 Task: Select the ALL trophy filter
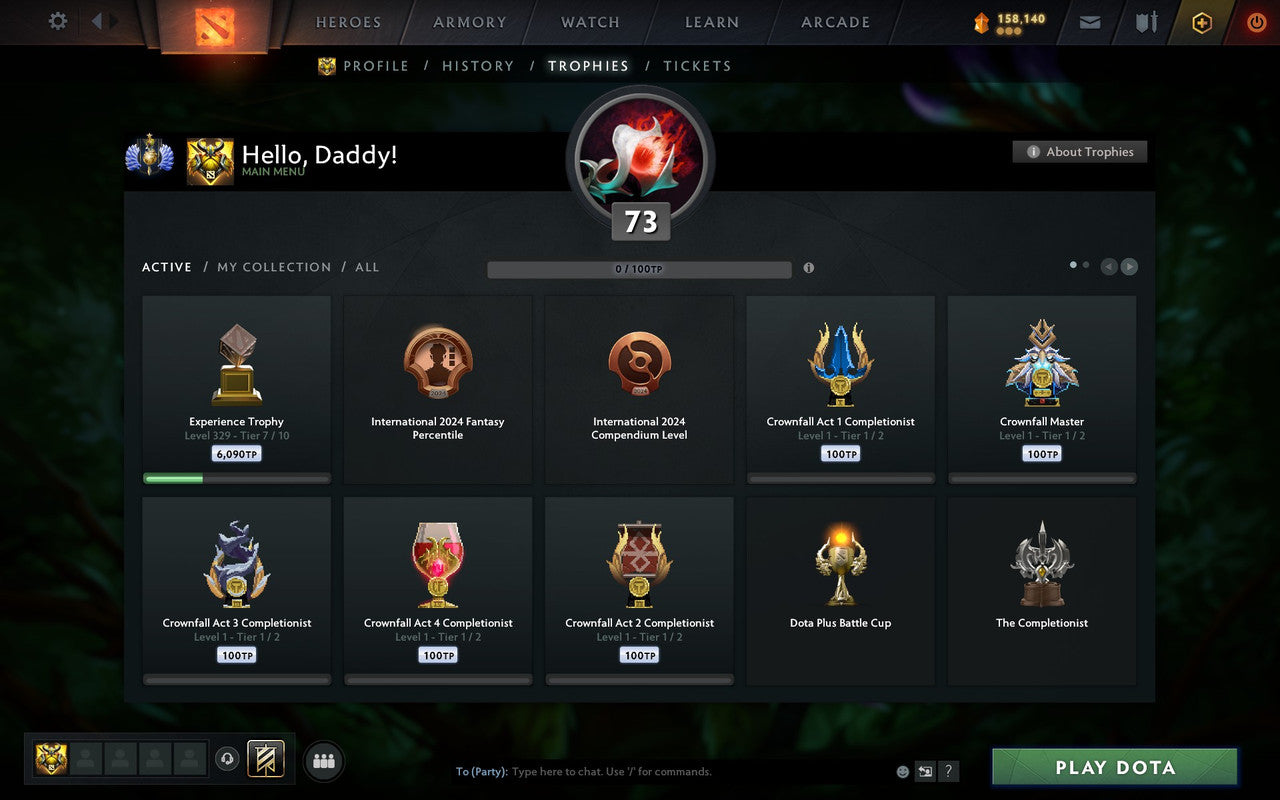point(367,267)
